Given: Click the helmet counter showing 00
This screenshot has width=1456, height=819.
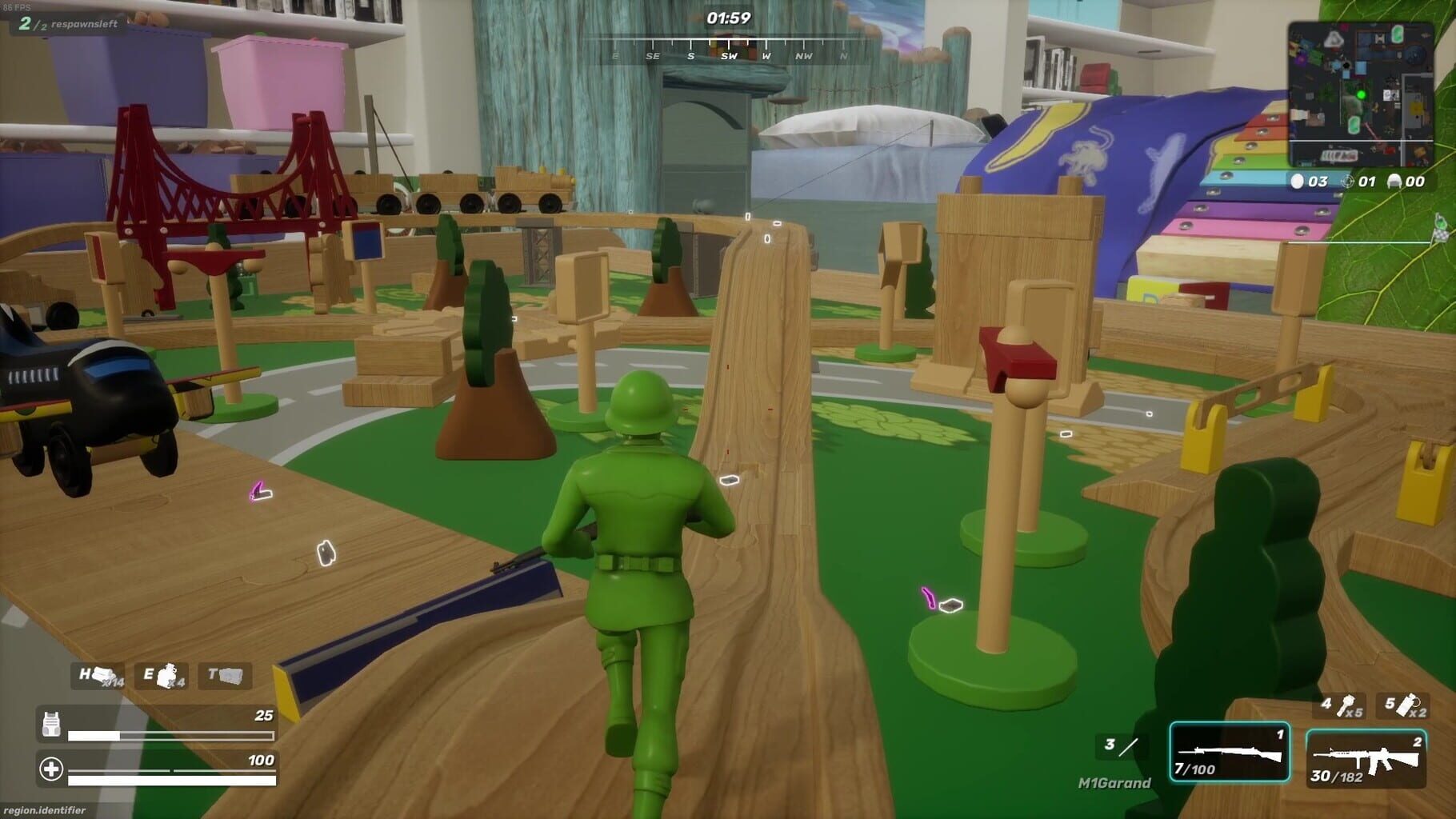Looking at the screenshot, I should tap(1406, 182).
